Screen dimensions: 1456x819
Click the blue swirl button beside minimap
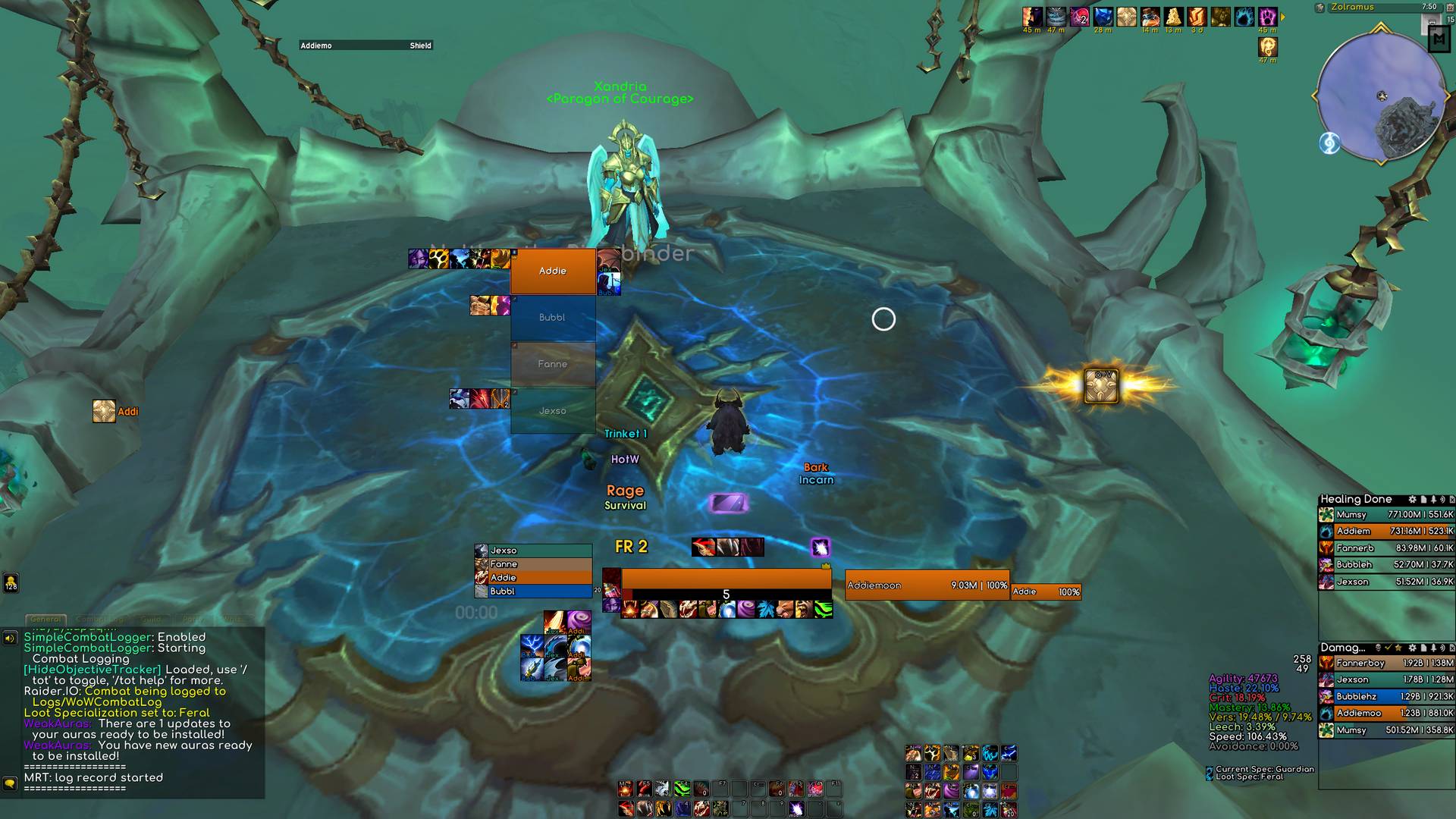(1329, 143)
